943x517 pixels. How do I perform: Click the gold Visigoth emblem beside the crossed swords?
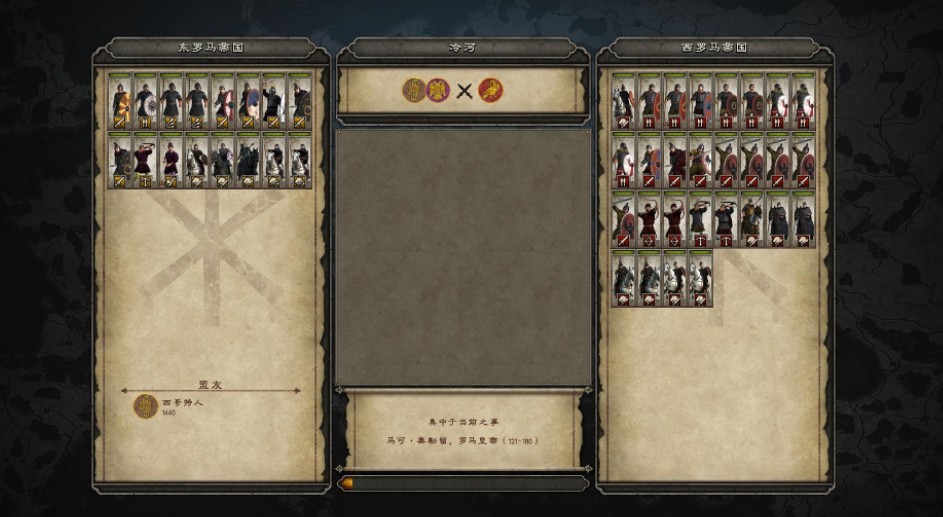point(415,91)
